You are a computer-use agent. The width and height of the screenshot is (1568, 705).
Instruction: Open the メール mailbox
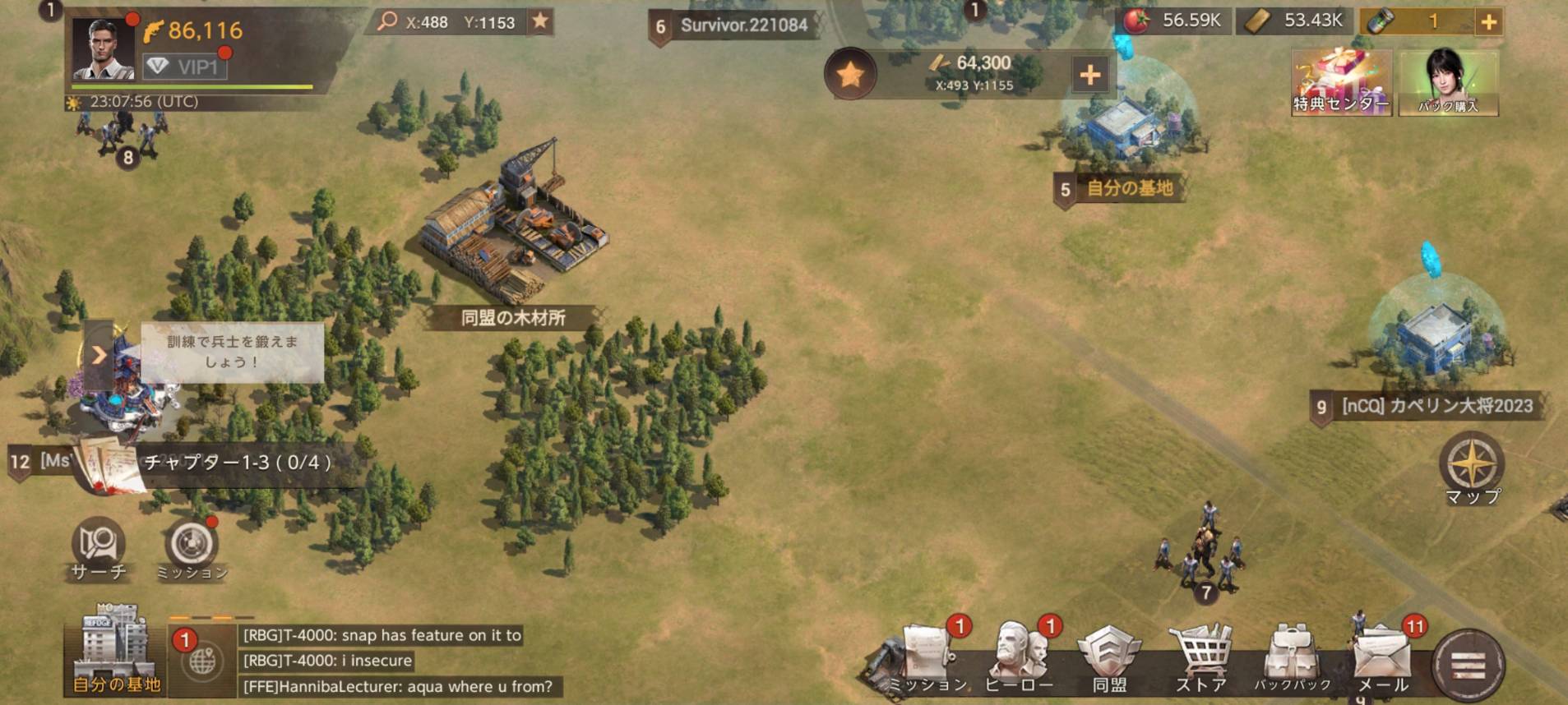pyautogui.click(x=1383, y=657)
